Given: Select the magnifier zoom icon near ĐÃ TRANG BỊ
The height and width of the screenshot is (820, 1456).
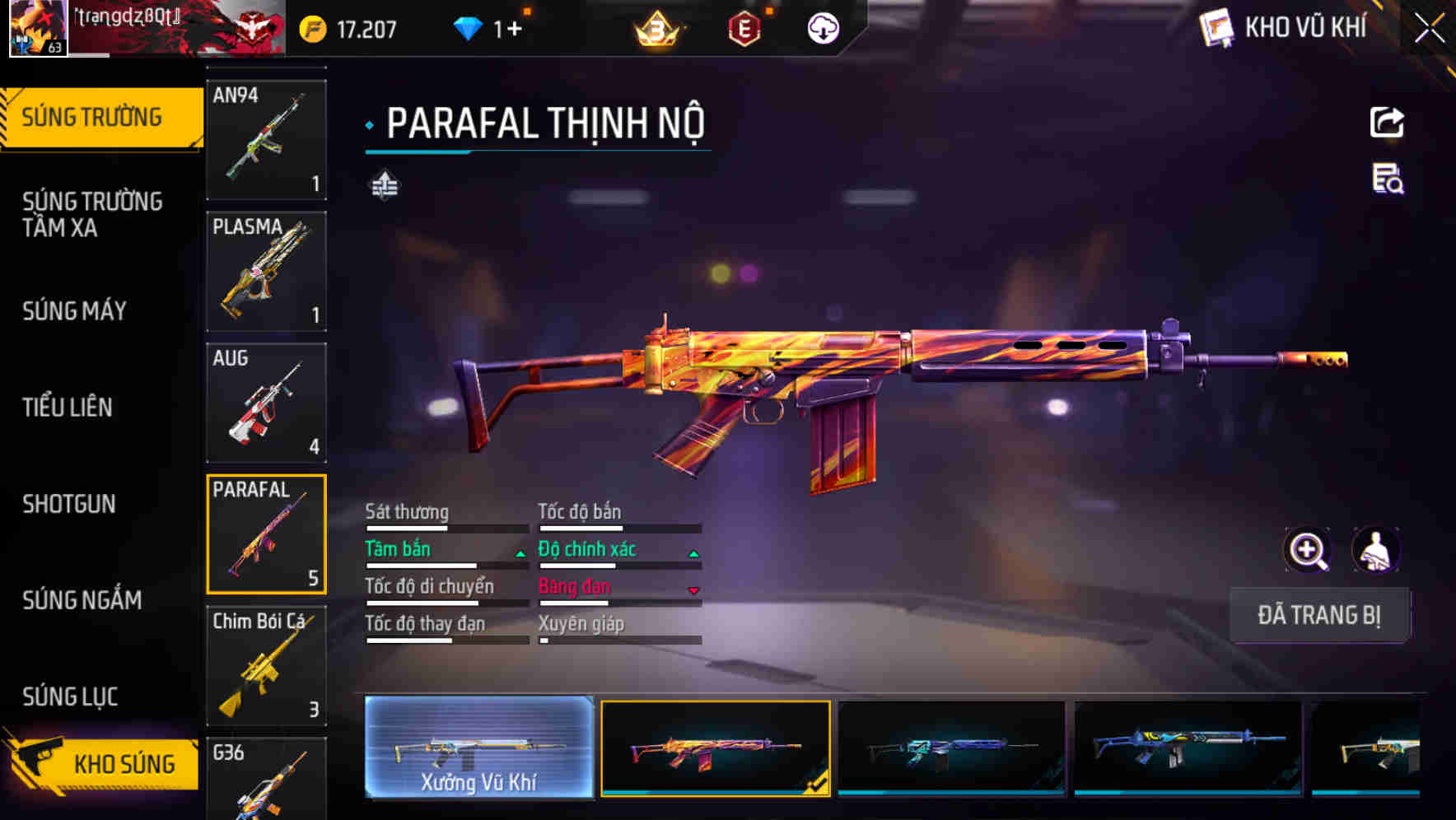Looking at the screenshot, I should 1306,549.
